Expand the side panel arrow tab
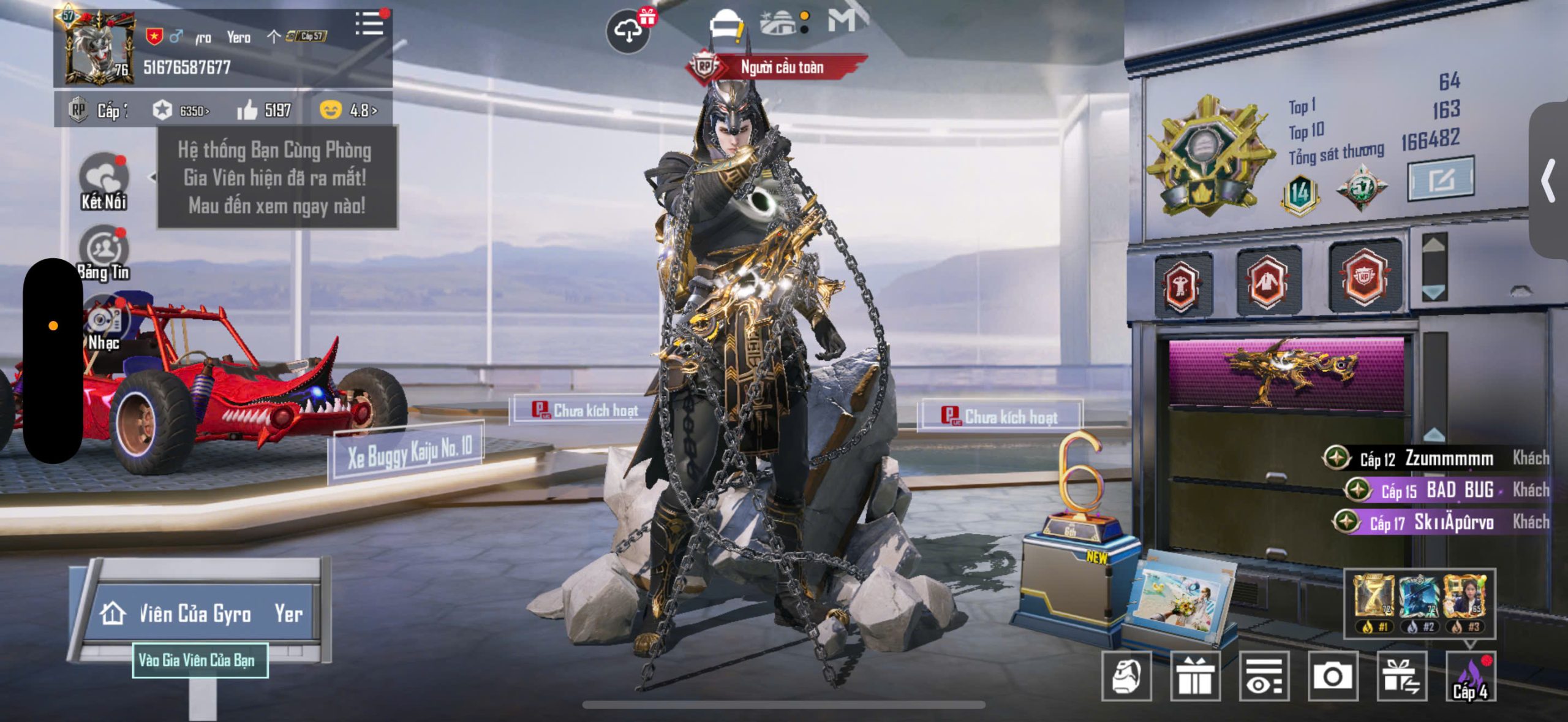Viewport: 1568px width, 722px height. [x=1548, y=181]
